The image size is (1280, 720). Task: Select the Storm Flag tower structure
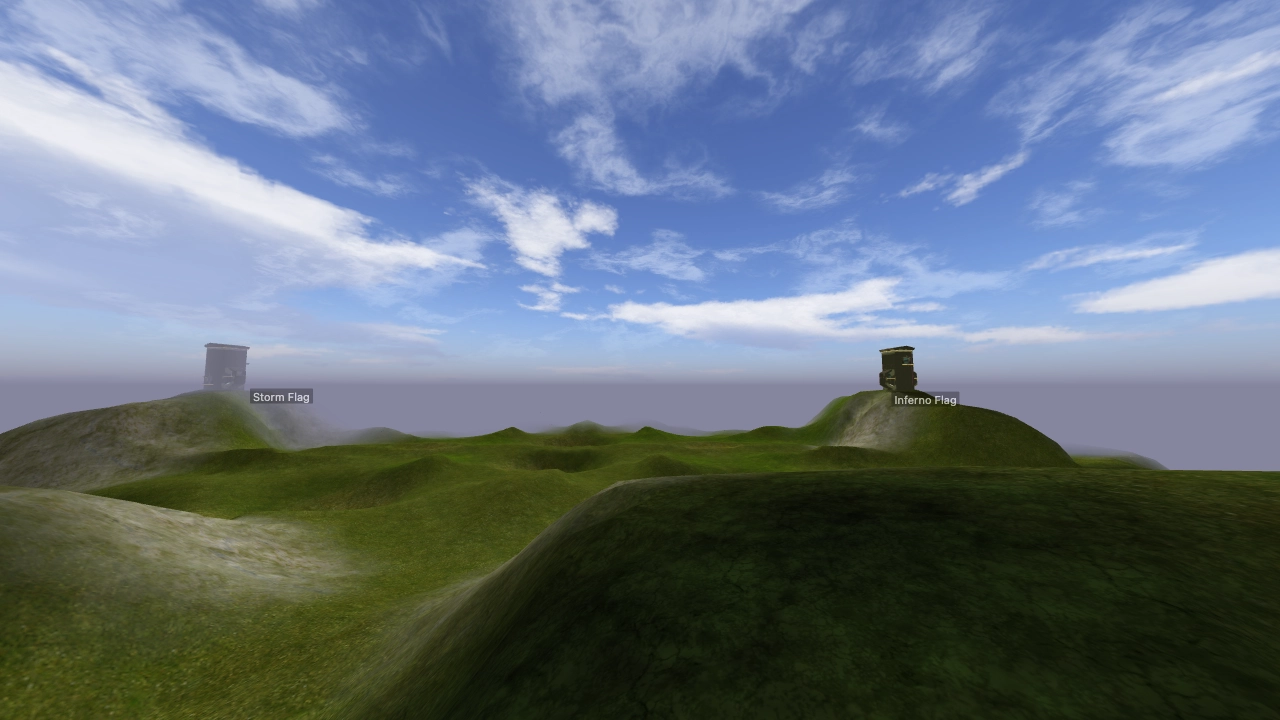(226, 365)
